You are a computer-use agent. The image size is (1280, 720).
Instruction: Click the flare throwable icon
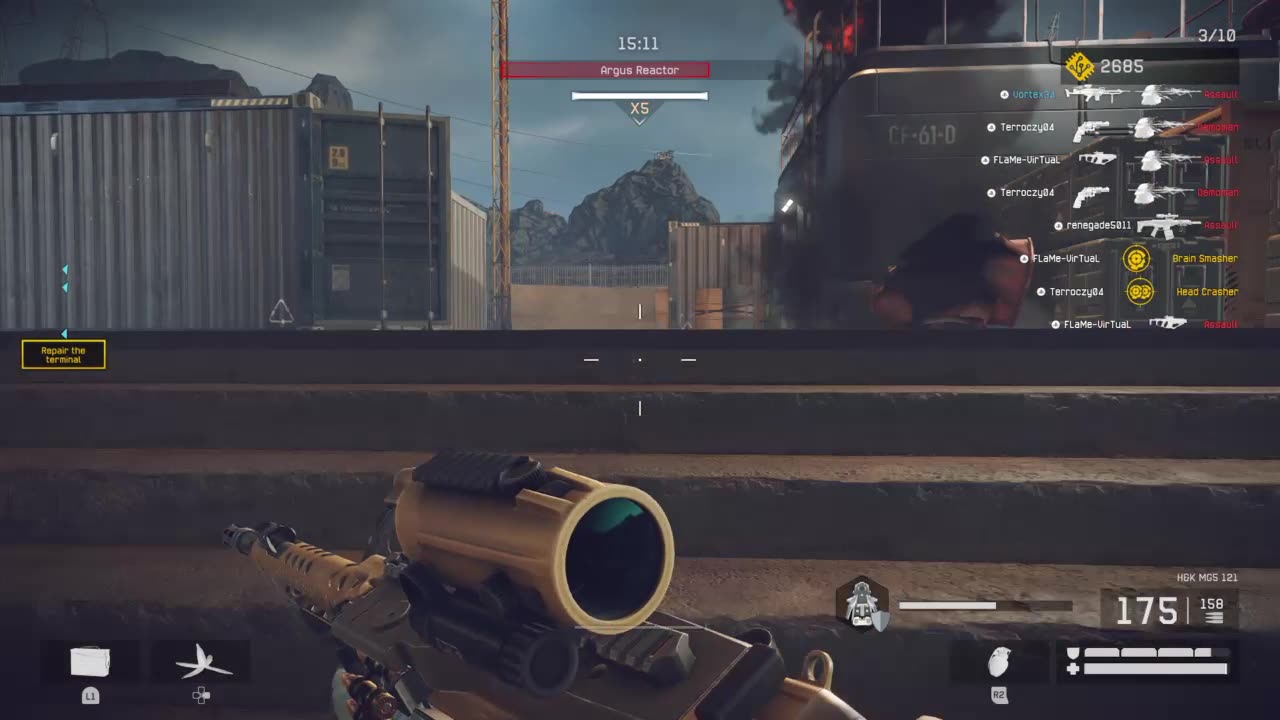pos(201,660)
